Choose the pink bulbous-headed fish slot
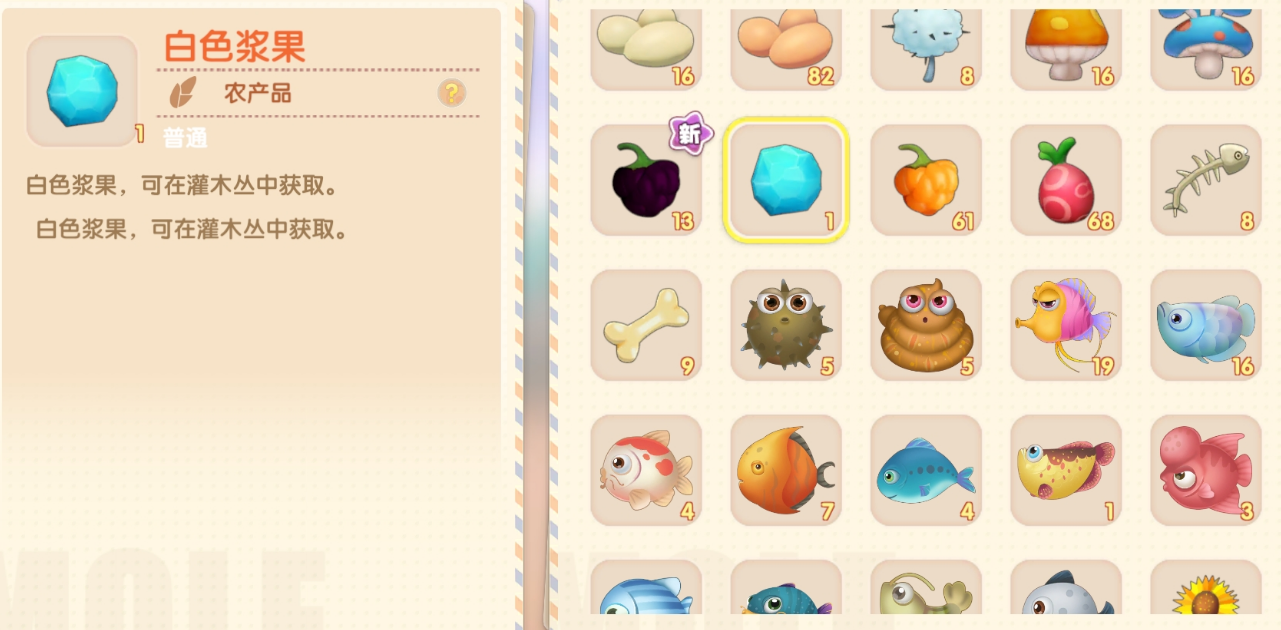Image resolution: width=1281 pixels, height=630 pixels. 1206,471
